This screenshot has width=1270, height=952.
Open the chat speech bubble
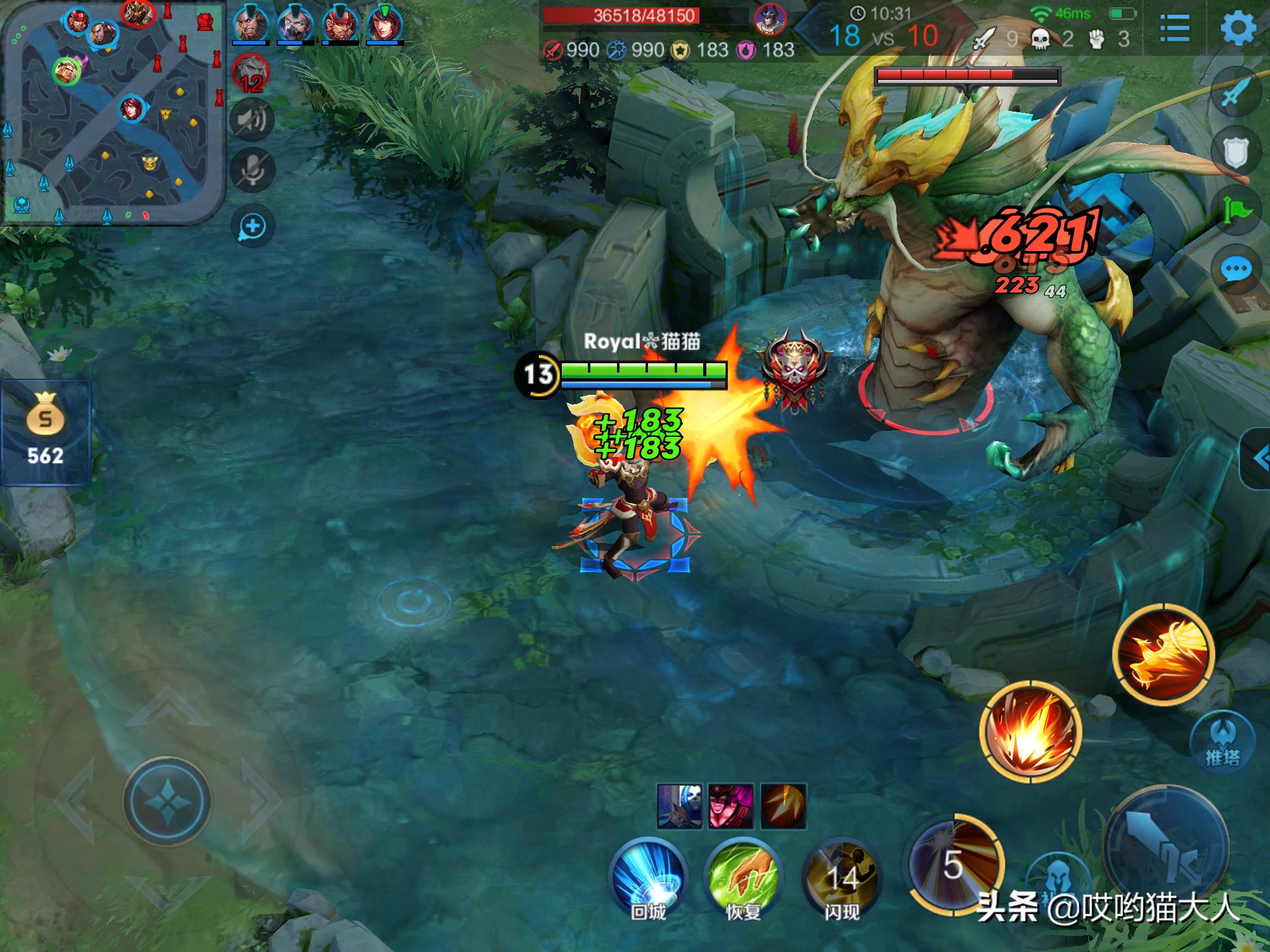coord(1235,270)
